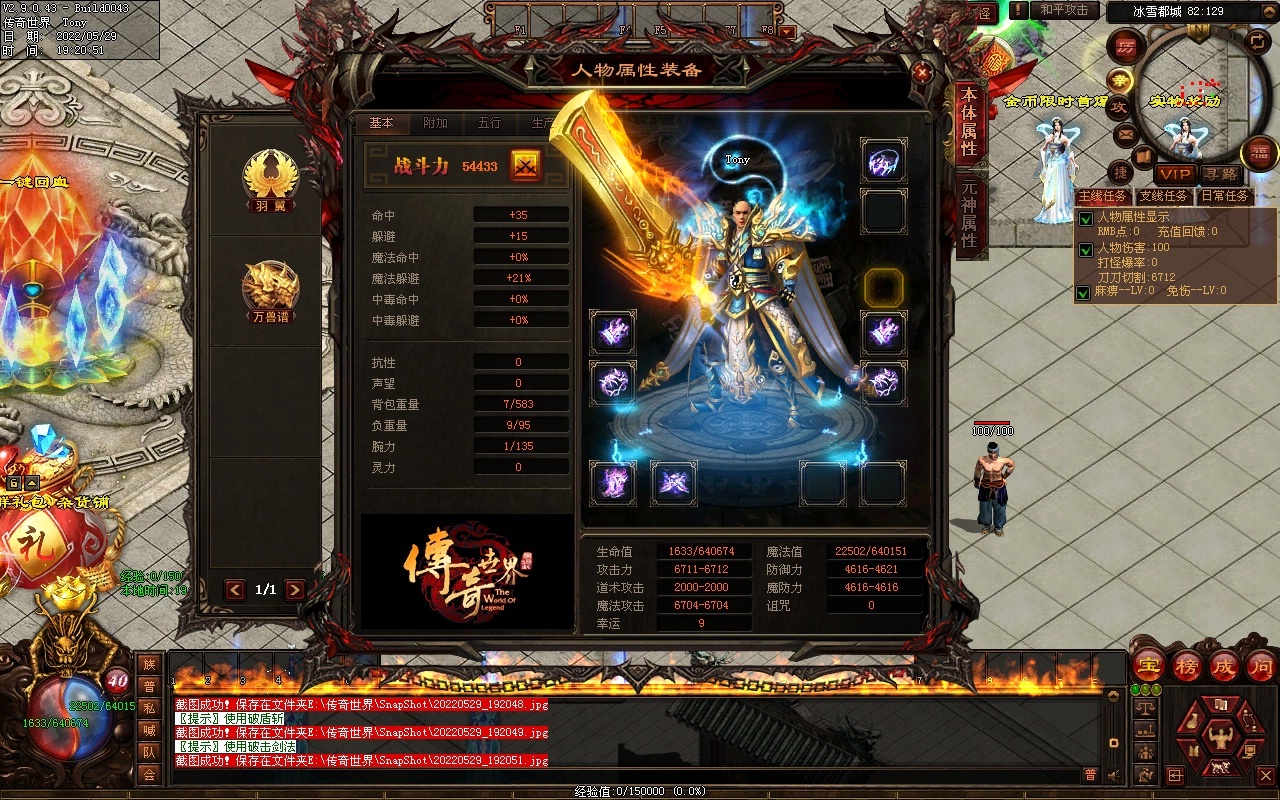Go to the next page arrow

(x=295, y=590)
